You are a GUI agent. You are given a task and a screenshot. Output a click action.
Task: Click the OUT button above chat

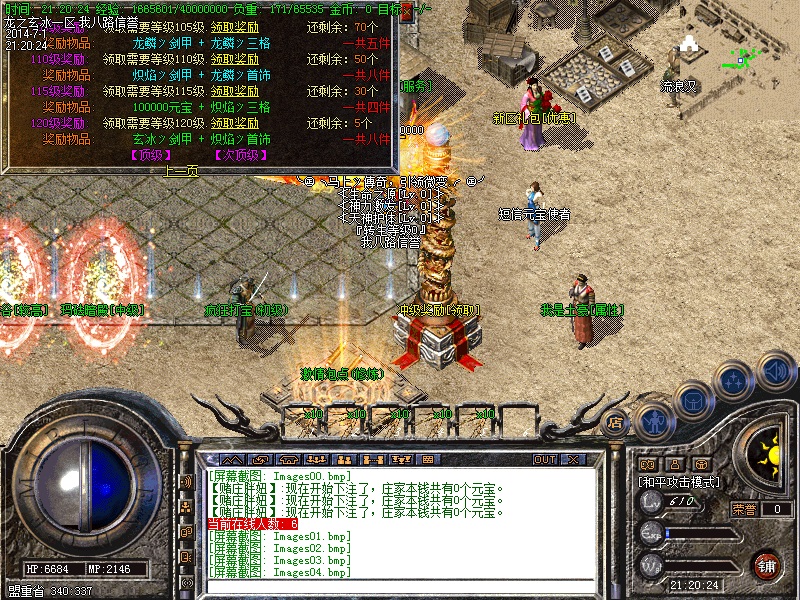pos(545,459)
